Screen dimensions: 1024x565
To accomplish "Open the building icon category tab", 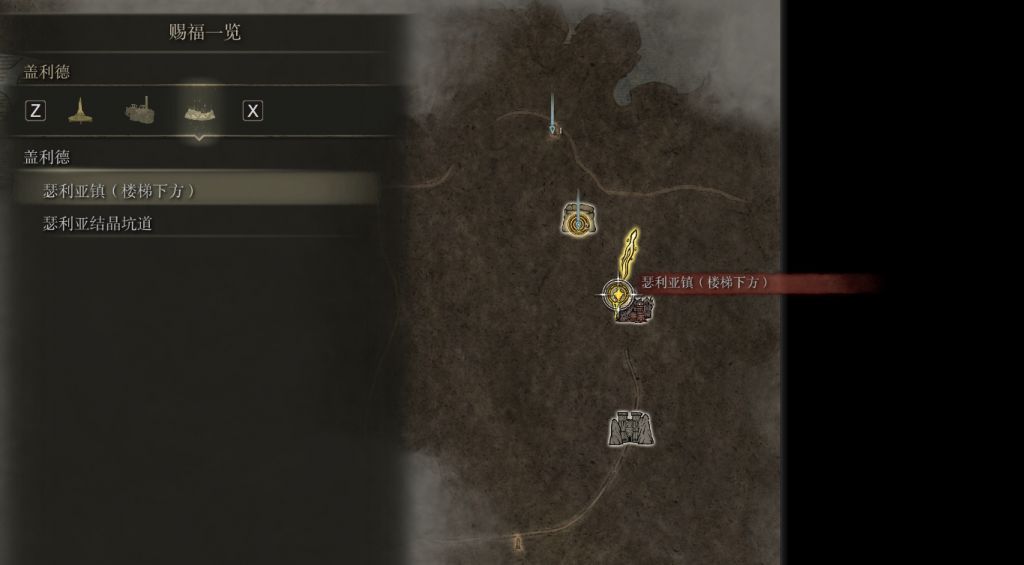I will point(140,110).
